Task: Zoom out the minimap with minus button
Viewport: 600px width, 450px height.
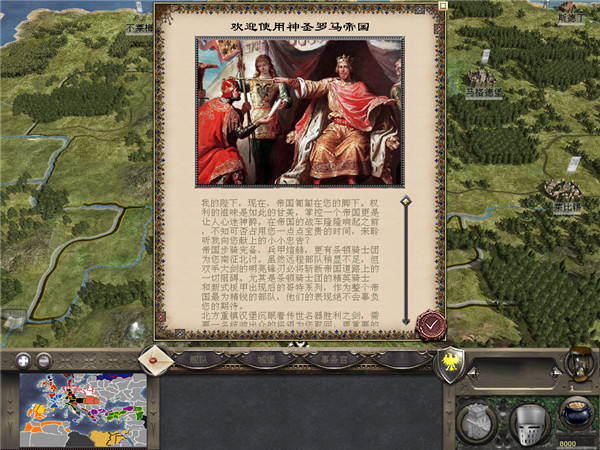Action: (44, 359)
